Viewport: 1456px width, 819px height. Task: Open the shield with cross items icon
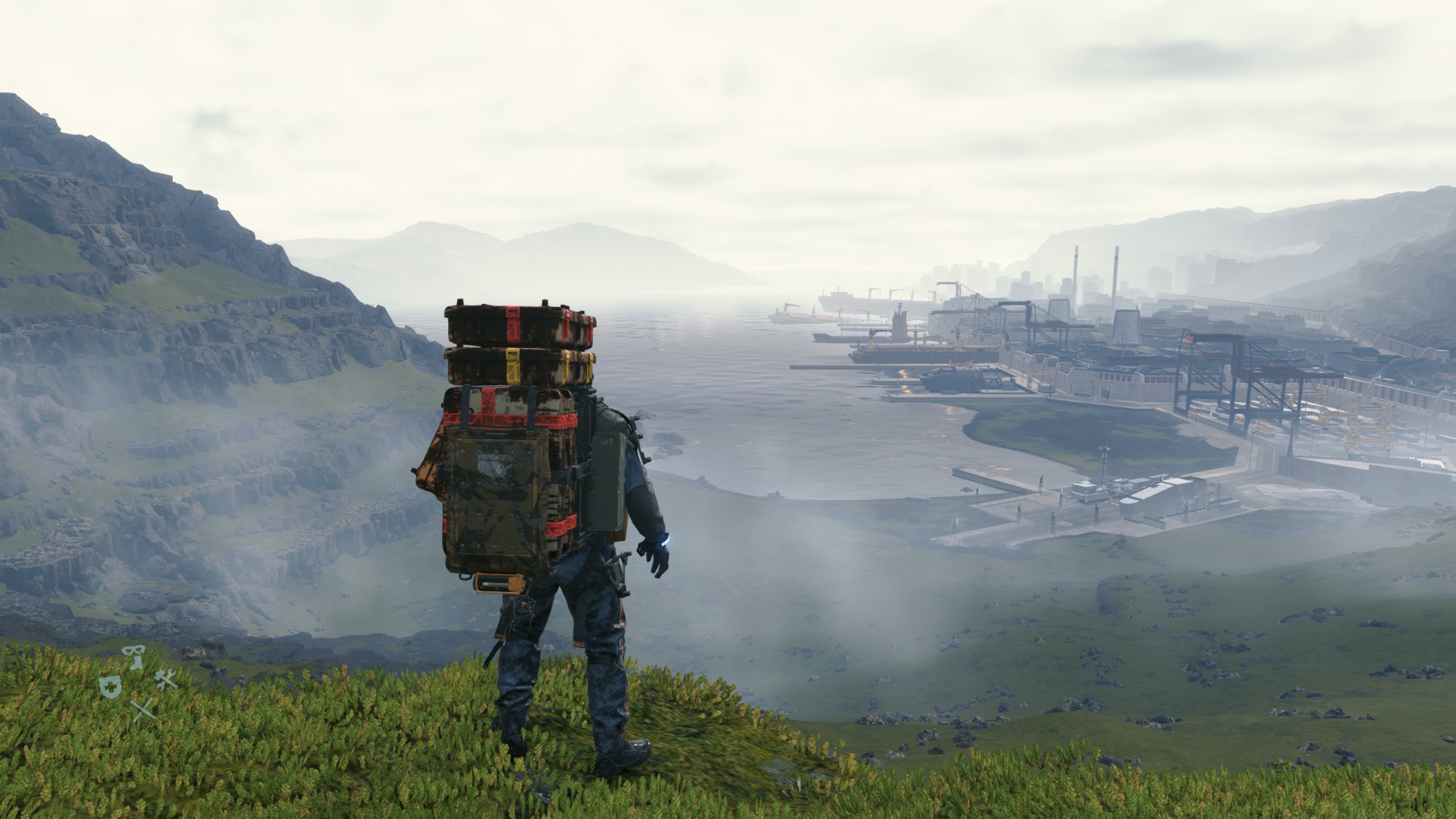[x=109, y=687]
